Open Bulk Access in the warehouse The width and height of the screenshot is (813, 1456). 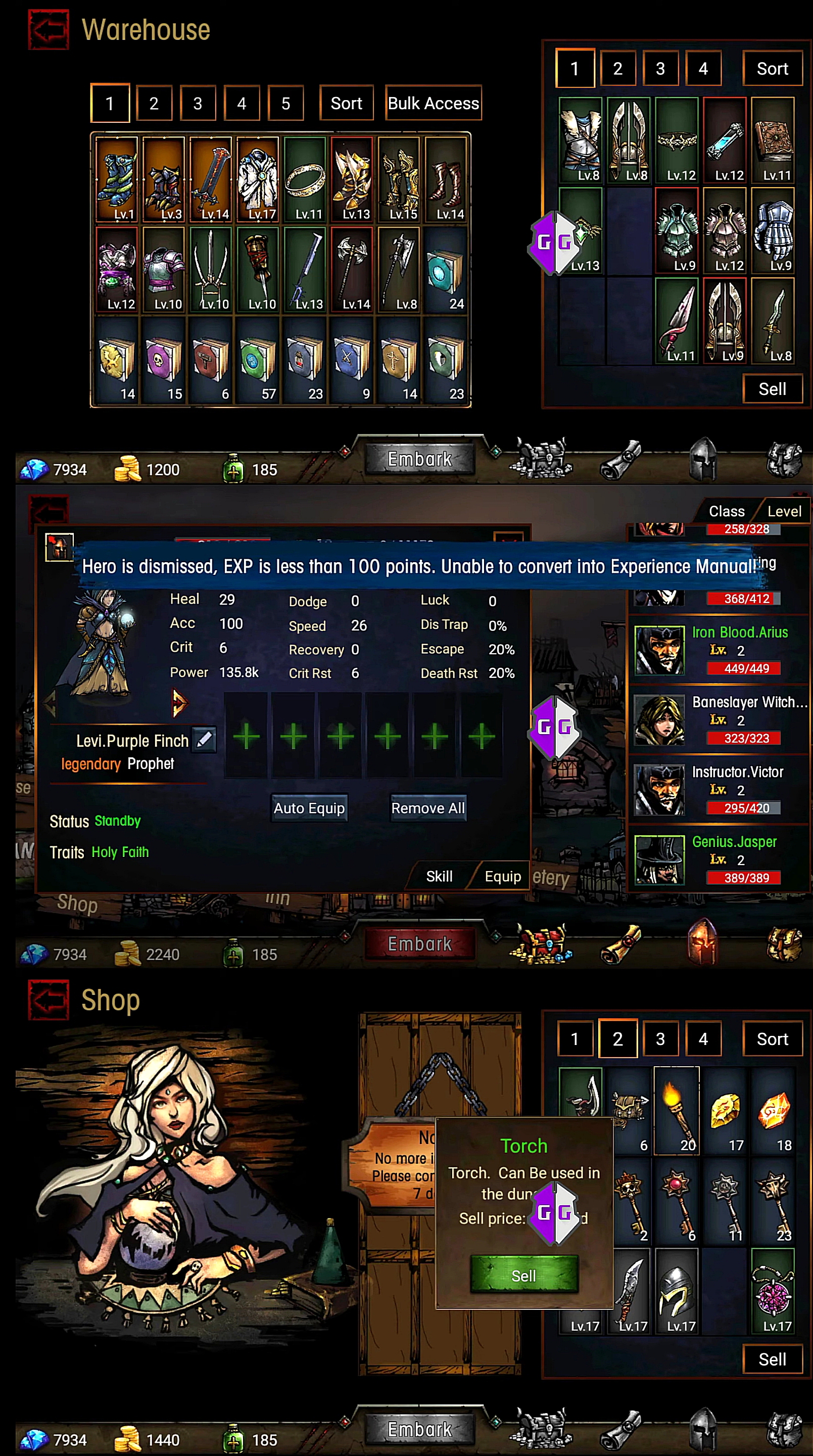433,103
